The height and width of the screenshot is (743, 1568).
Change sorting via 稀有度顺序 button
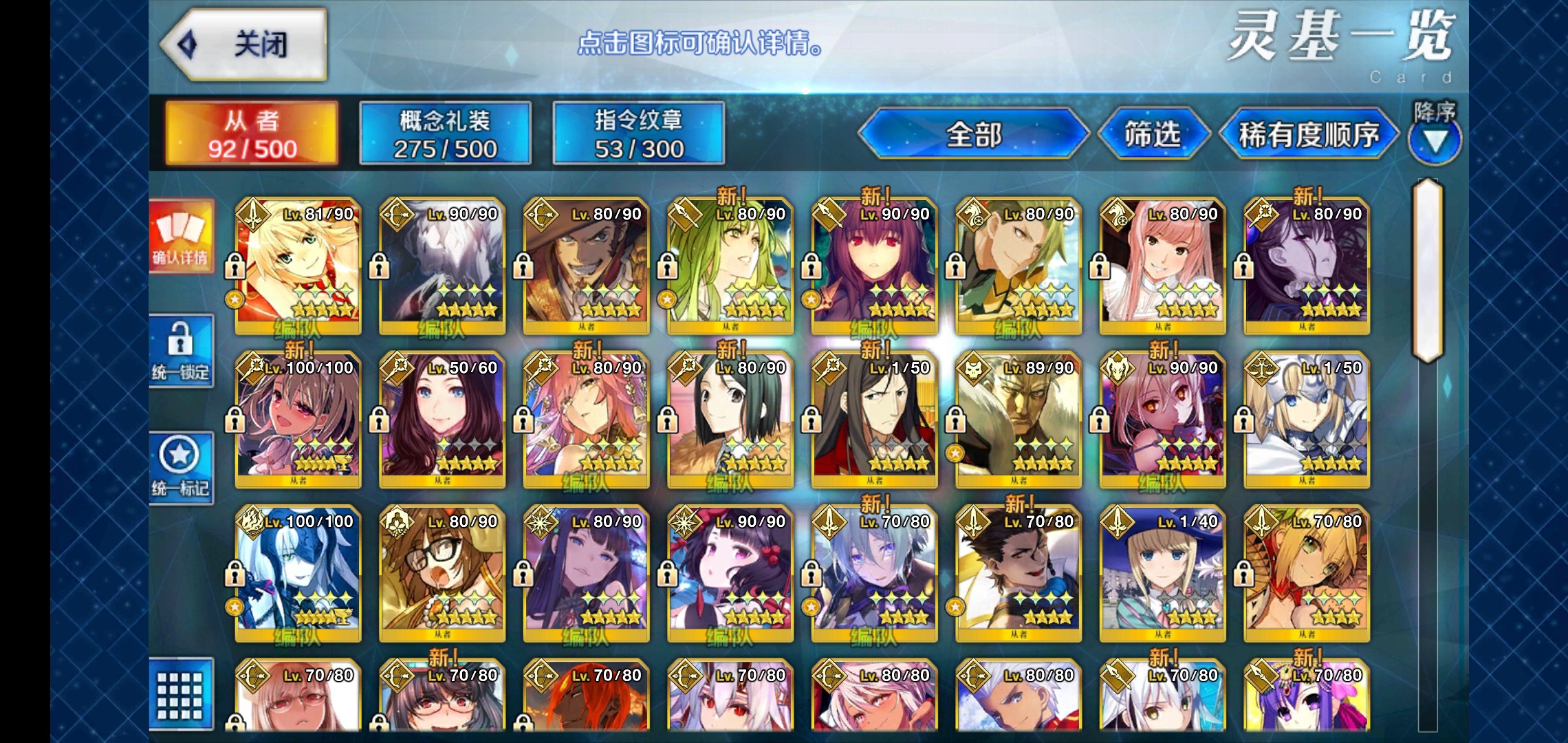(x=1308, y=133)
